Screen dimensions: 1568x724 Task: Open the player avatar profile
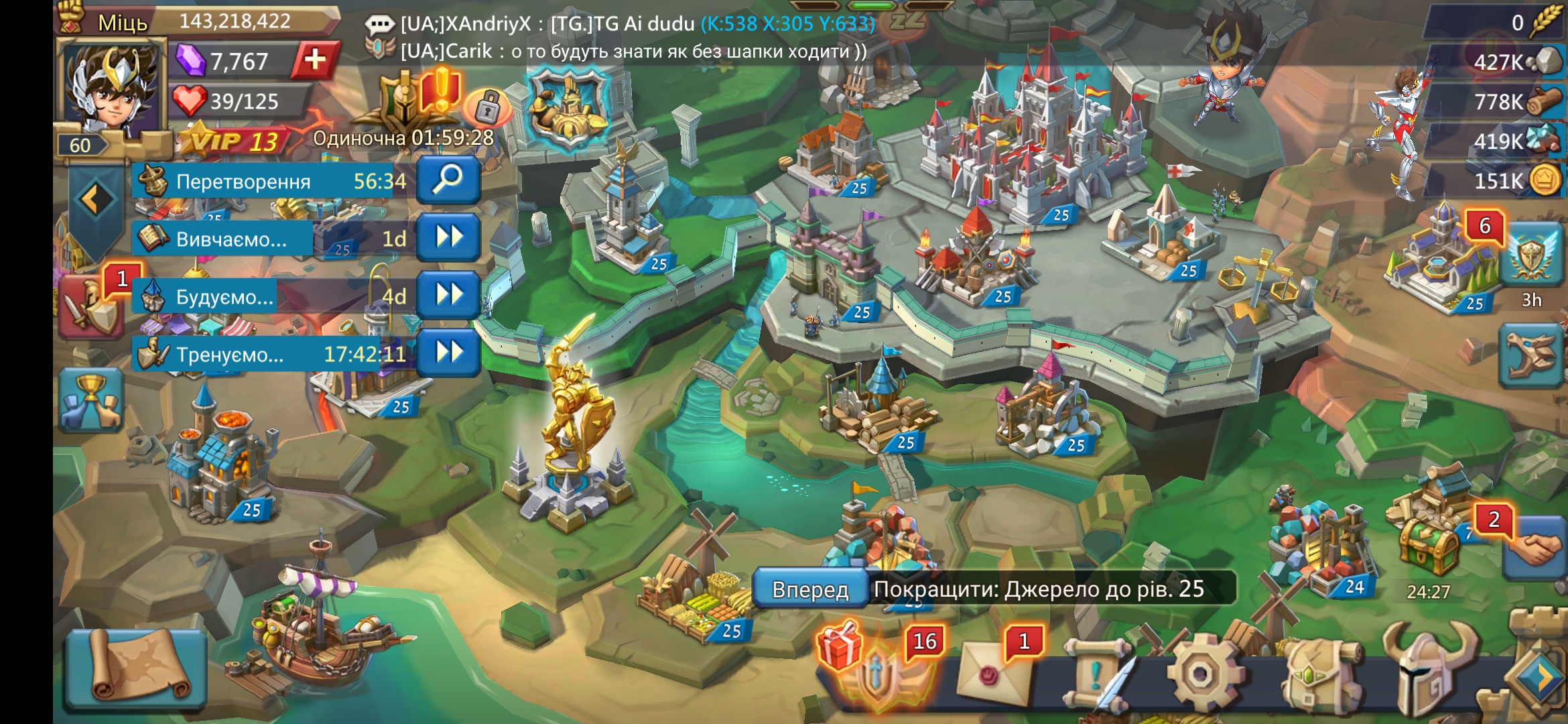click(x=111, y=90)
